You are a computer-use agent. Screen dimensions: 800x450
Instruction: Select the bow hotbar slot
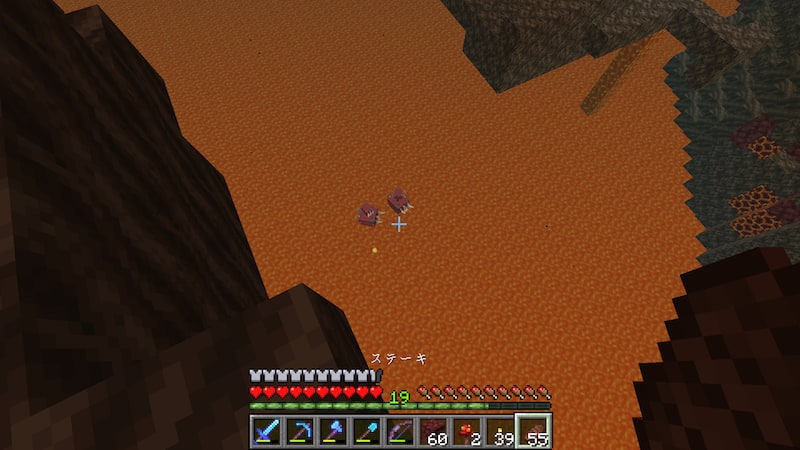(399, 431)
